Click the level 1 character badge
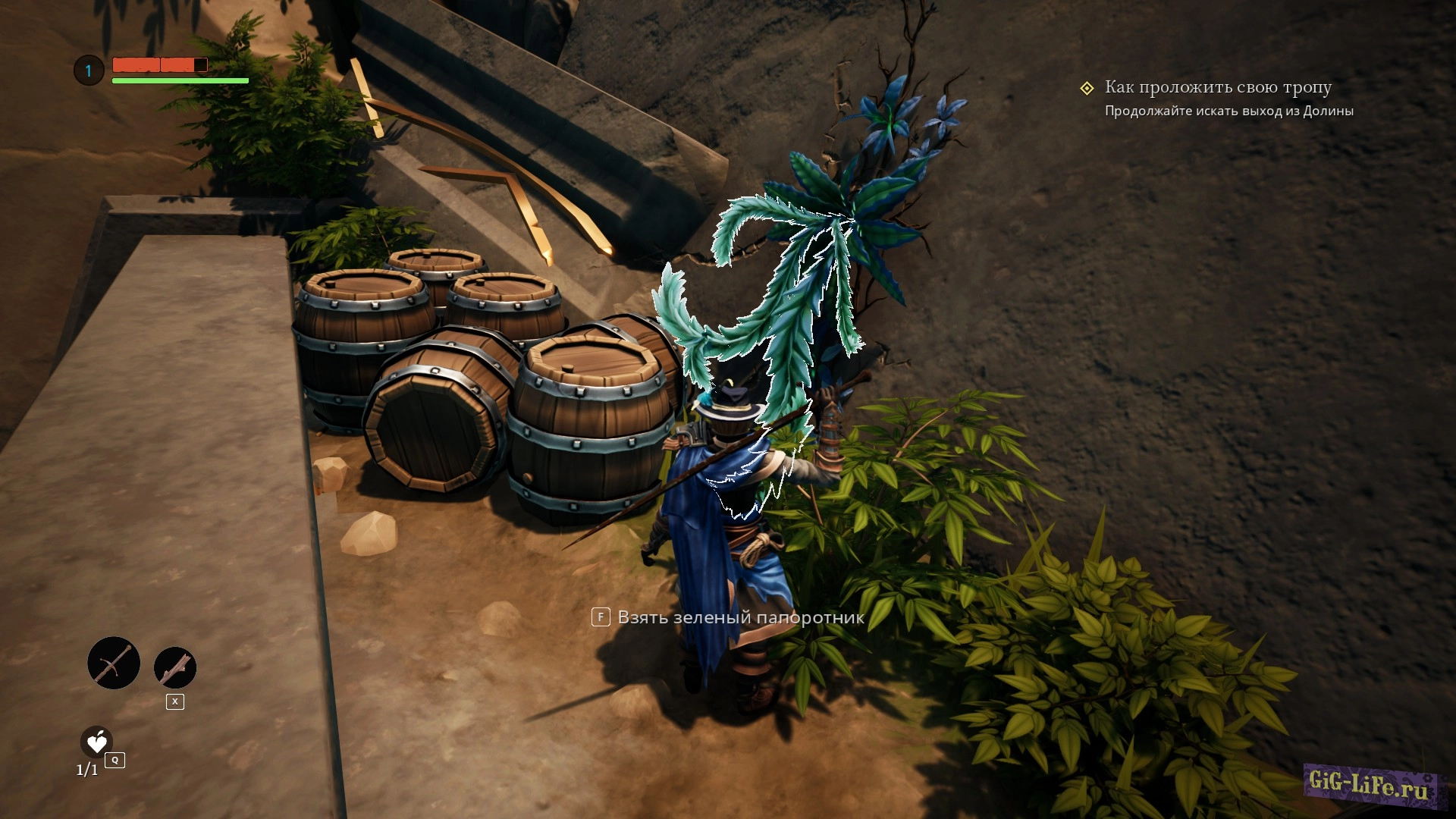This screenshot has width=1456, height=819. (x=89, y=71)
